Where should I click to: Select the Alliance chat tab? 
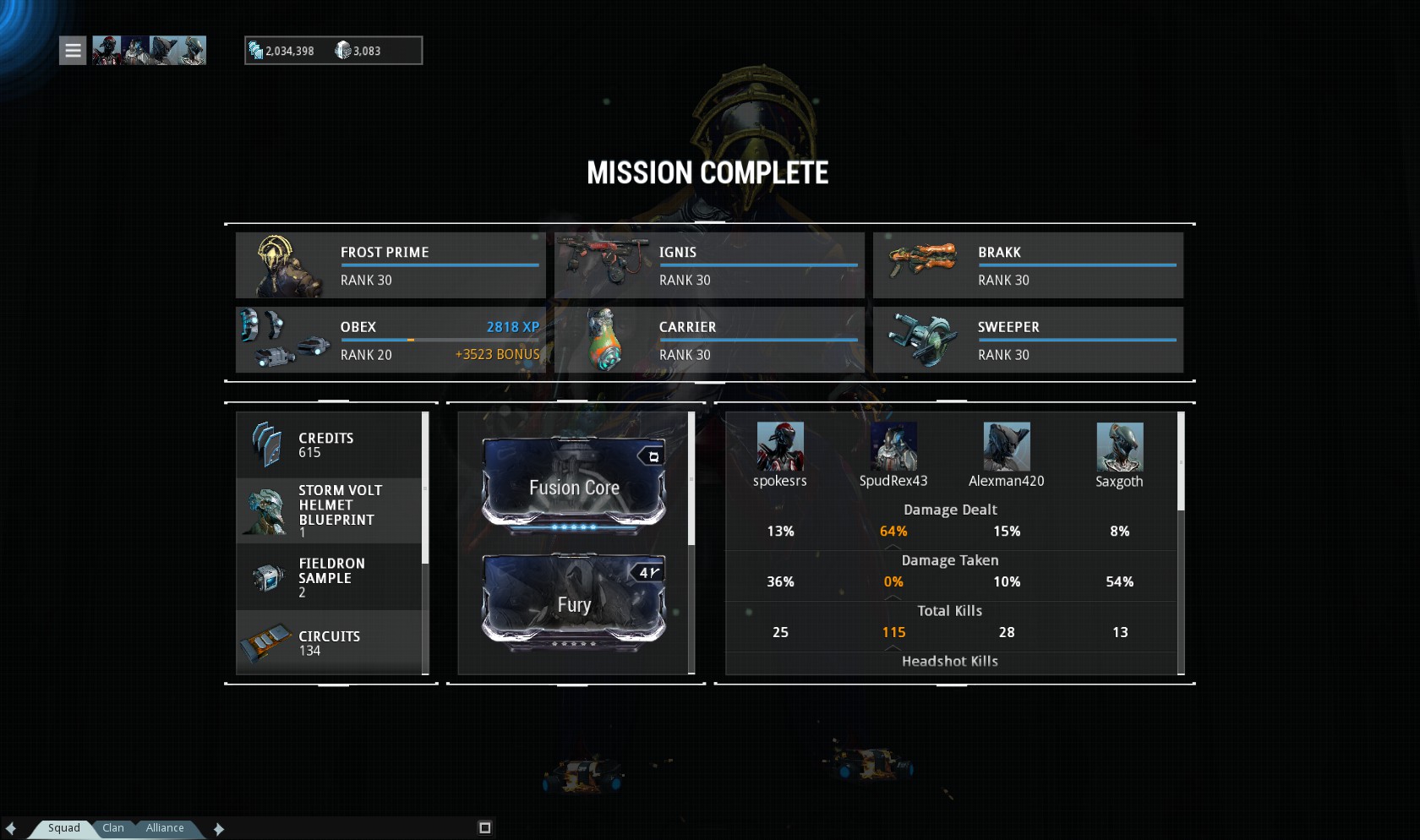pos(165,828)
